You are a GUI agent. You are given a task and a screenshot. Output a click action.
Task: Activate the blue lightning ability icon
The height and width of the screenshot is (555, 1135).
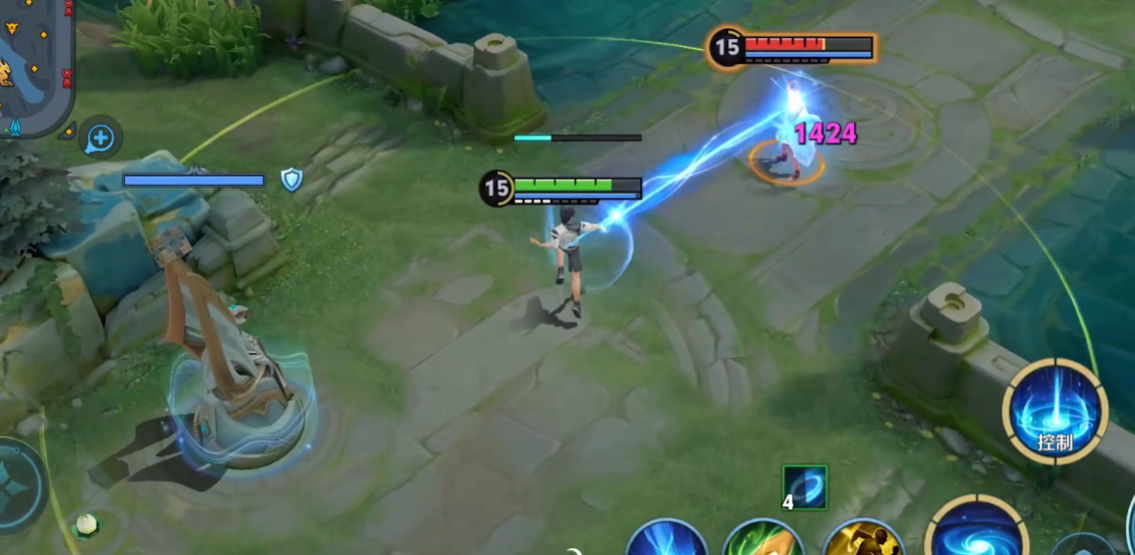pyautogui.click(x=667, y=539)
